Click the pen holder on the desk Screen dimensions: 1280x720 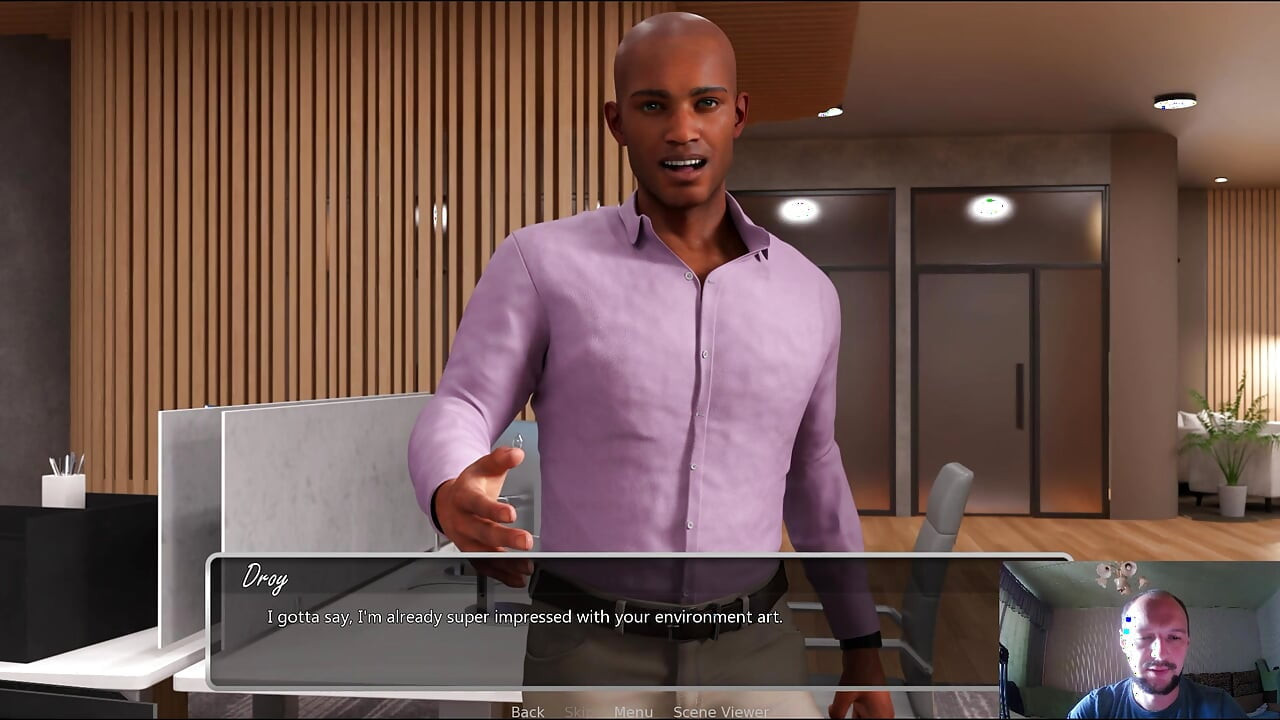point(62,490)
